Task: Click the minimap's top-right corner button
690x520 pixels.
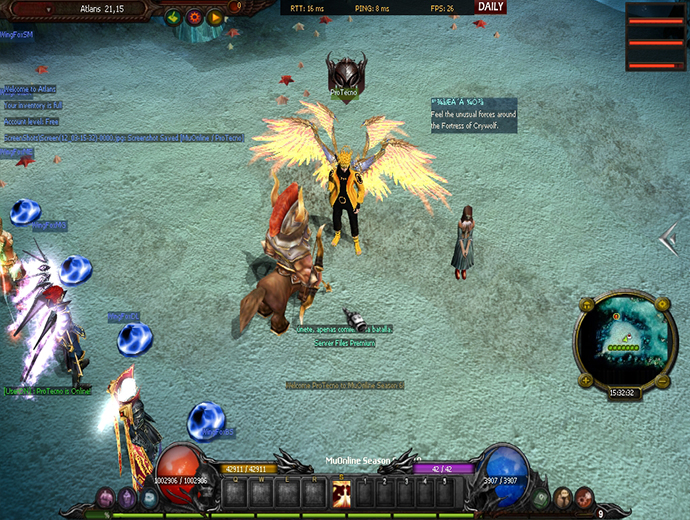Action: [x=661, y=304]
